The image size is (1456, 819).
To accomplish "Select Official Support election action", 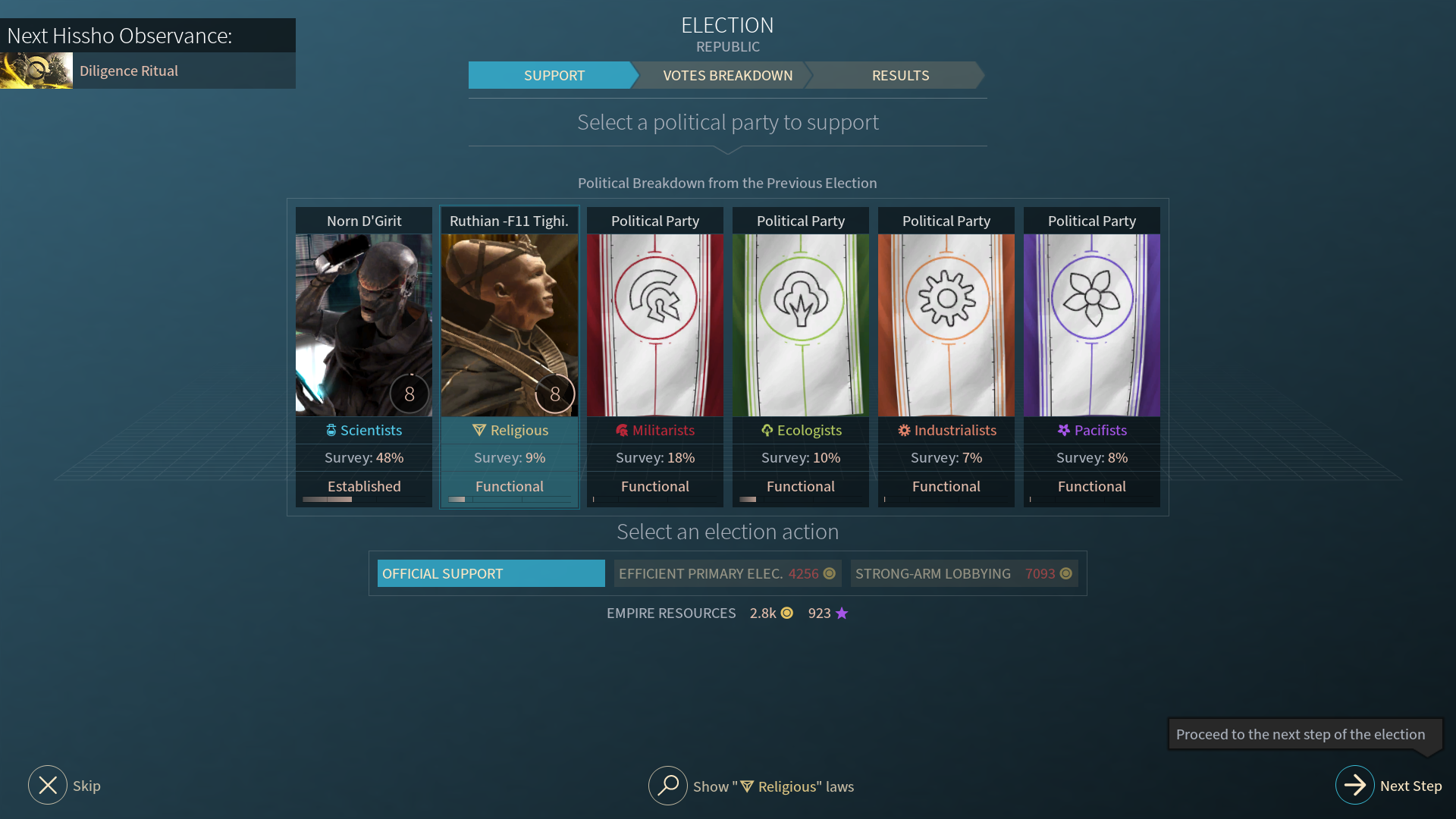I will coord(491,573).
